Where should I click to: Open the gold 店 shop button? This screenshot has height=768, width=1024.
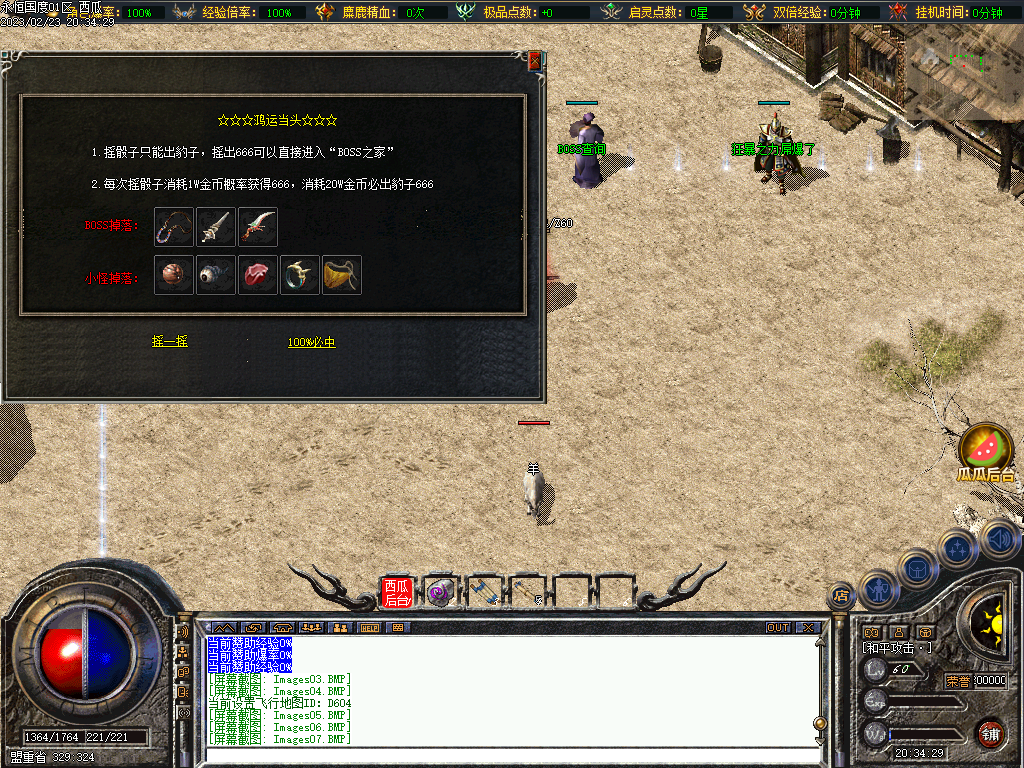[841, 595]
